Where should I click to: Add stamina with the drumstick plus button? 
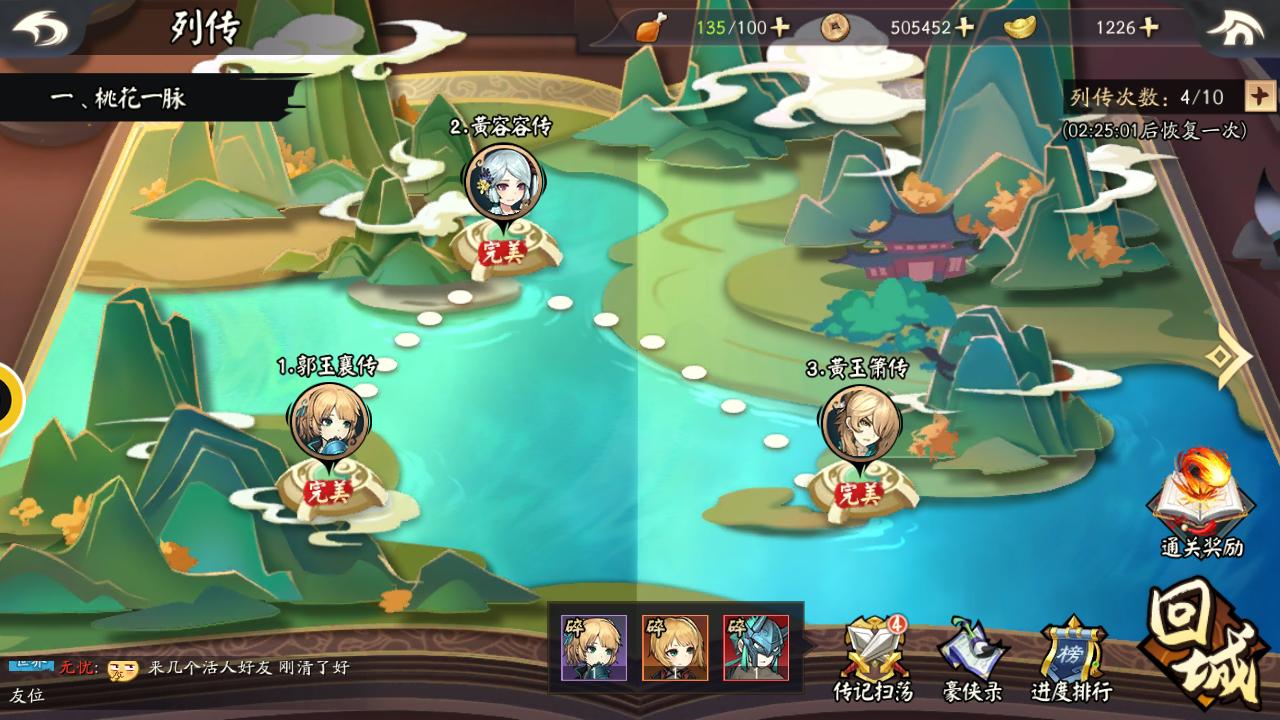coord(780,27)
